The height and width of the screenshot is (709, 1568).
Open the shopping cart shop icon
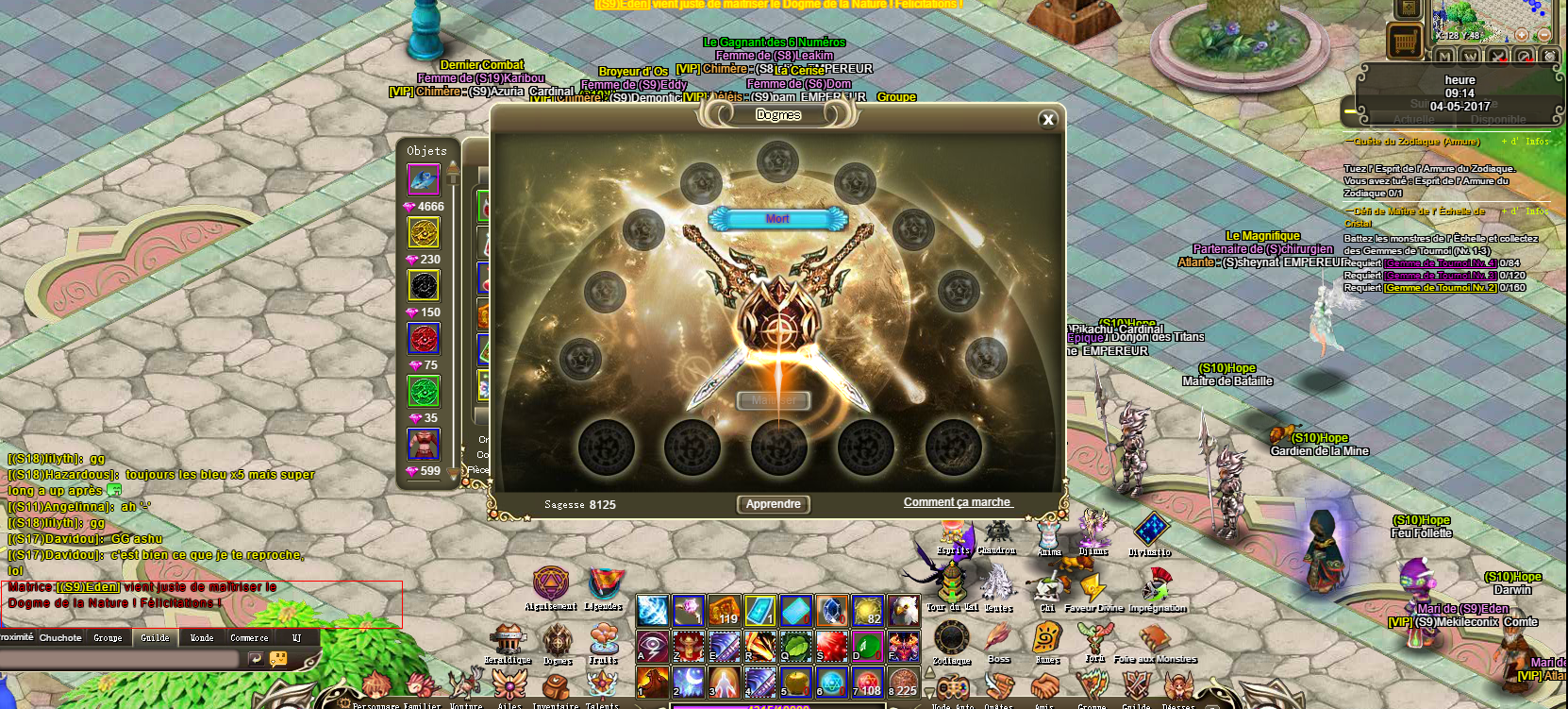[1404, 42]
